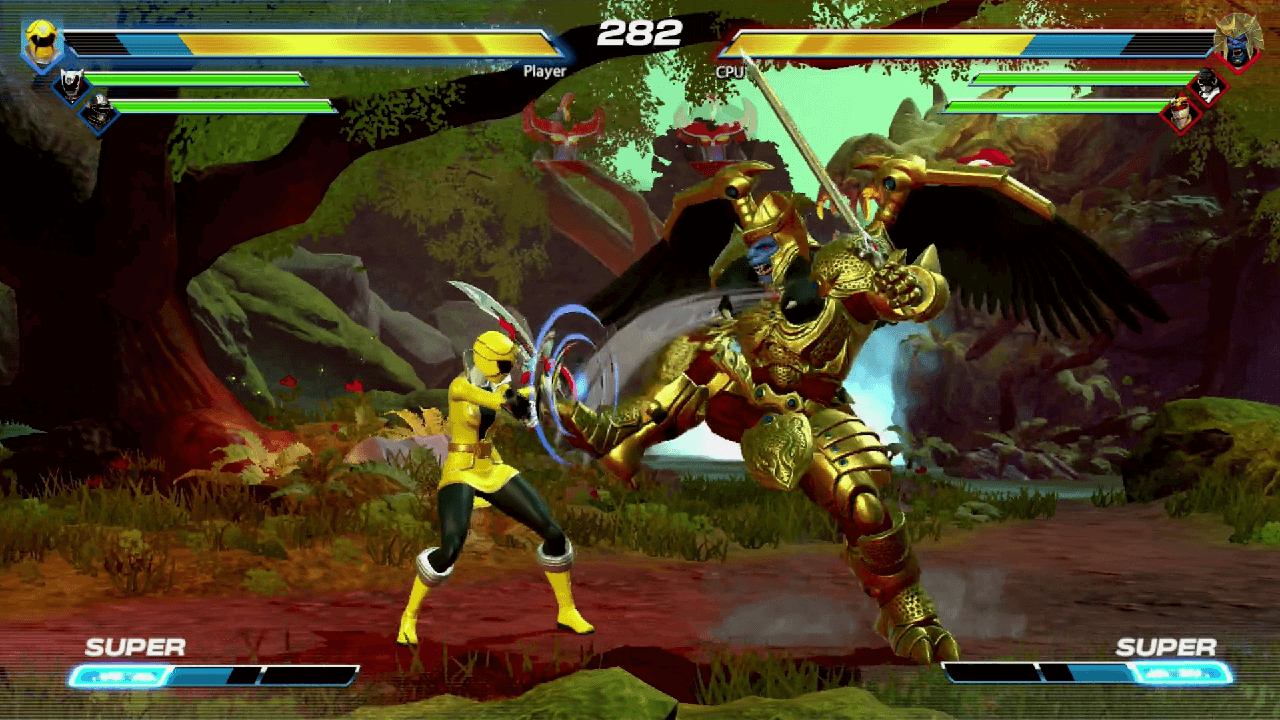Viewport: 1280px width, 720px height.
Task: Choose the black ranger helmet teammate portrait
Action: [98, 112]
